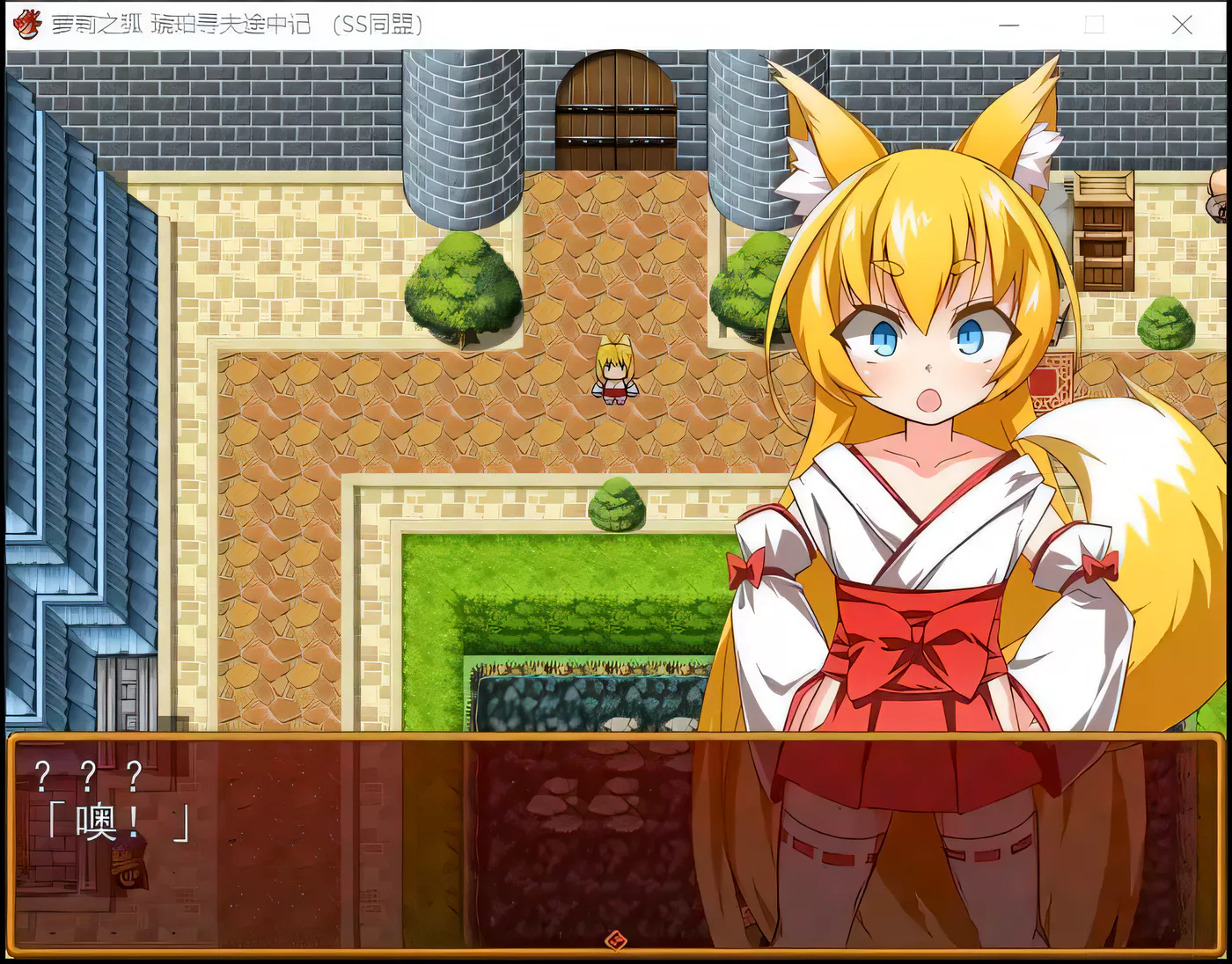The height and width of the screenshot is (964, 1232).
Task: Click the game title text in the title bar
Action: [238, 25]
